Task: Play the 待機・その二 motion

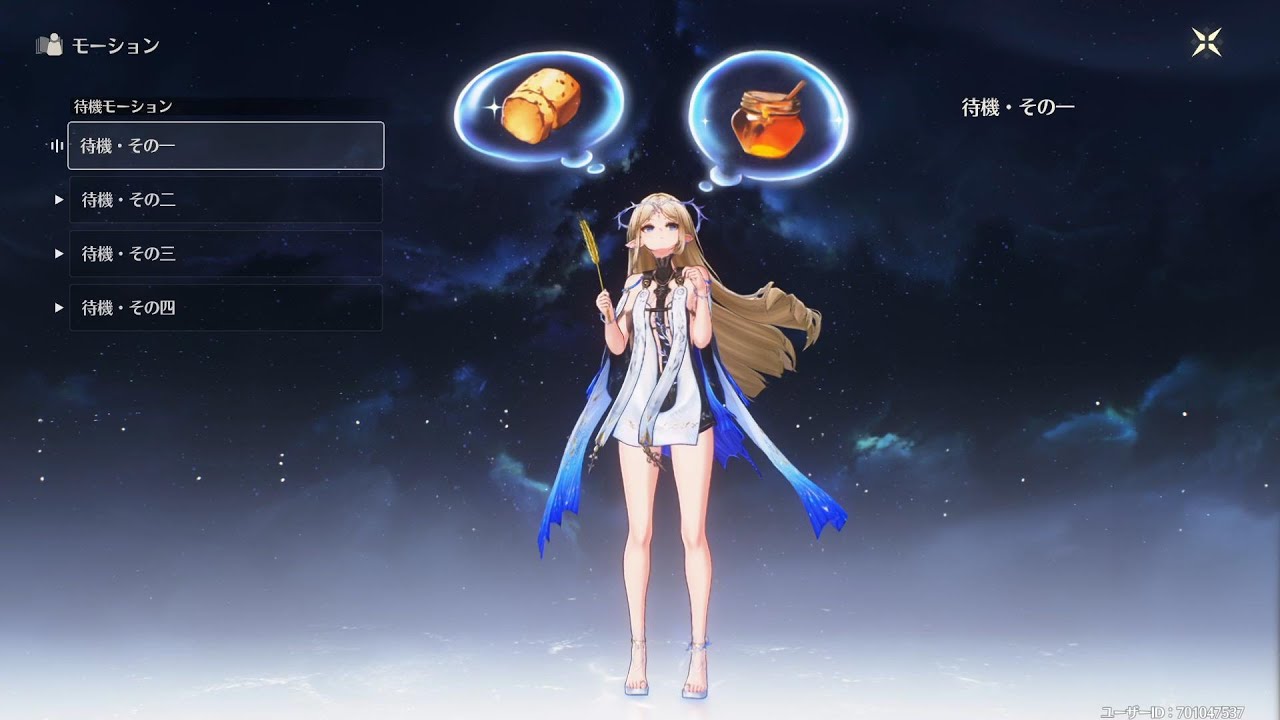Action: click(x=225, y=200)
